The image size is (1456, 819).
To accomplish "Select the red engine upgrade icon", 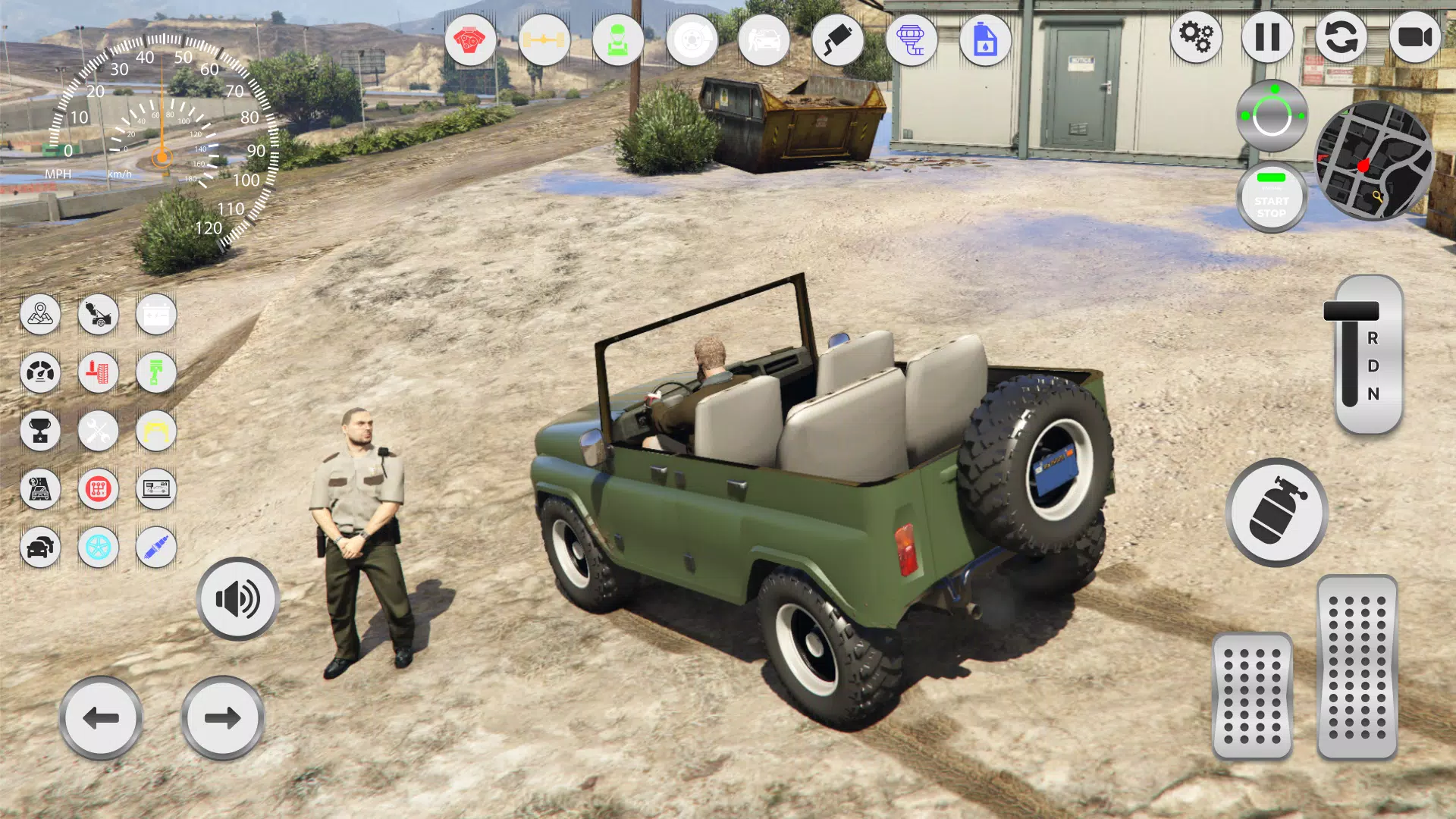I will pos(471,39).
